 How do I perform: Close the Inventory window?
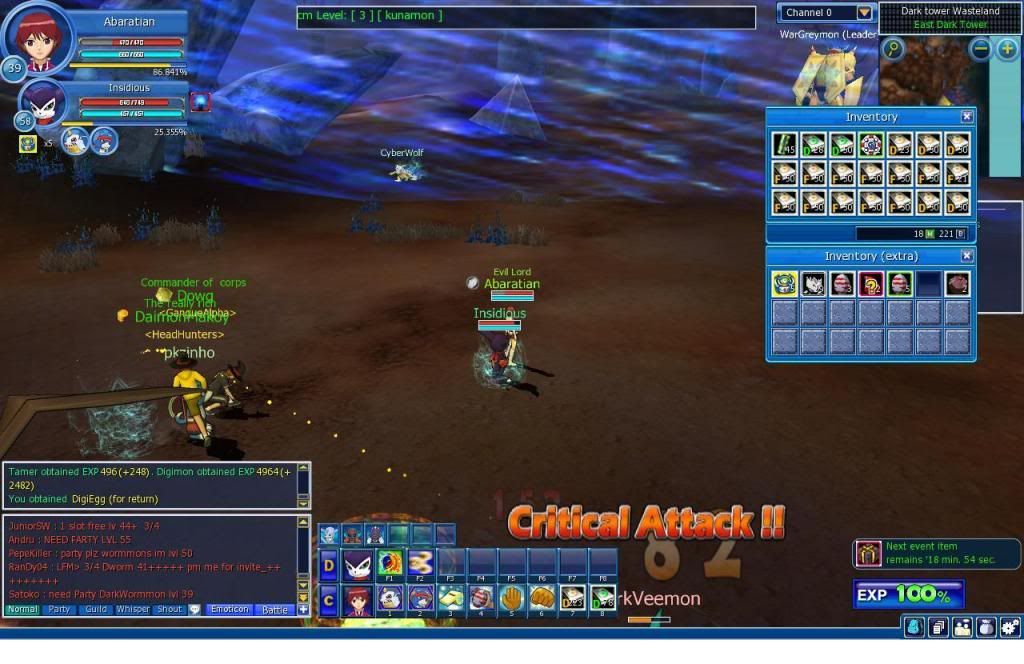point(967,117)
